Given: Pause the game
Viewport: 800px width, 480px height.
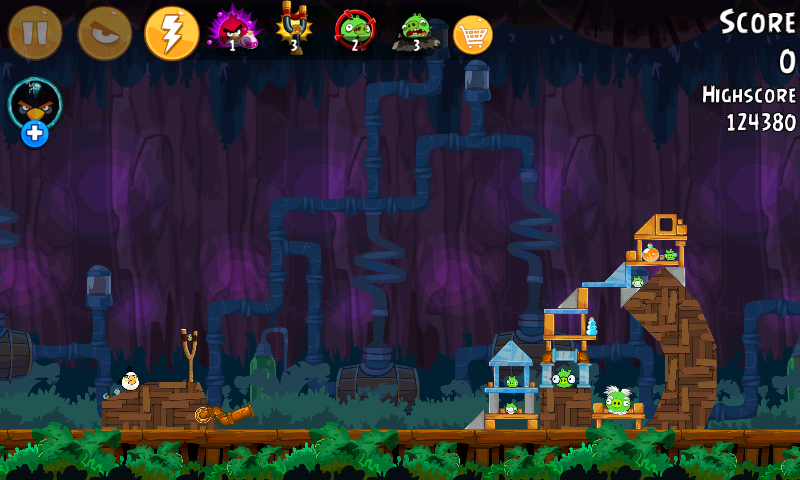Looking at the screenshot, I should [x=35, y=33].
